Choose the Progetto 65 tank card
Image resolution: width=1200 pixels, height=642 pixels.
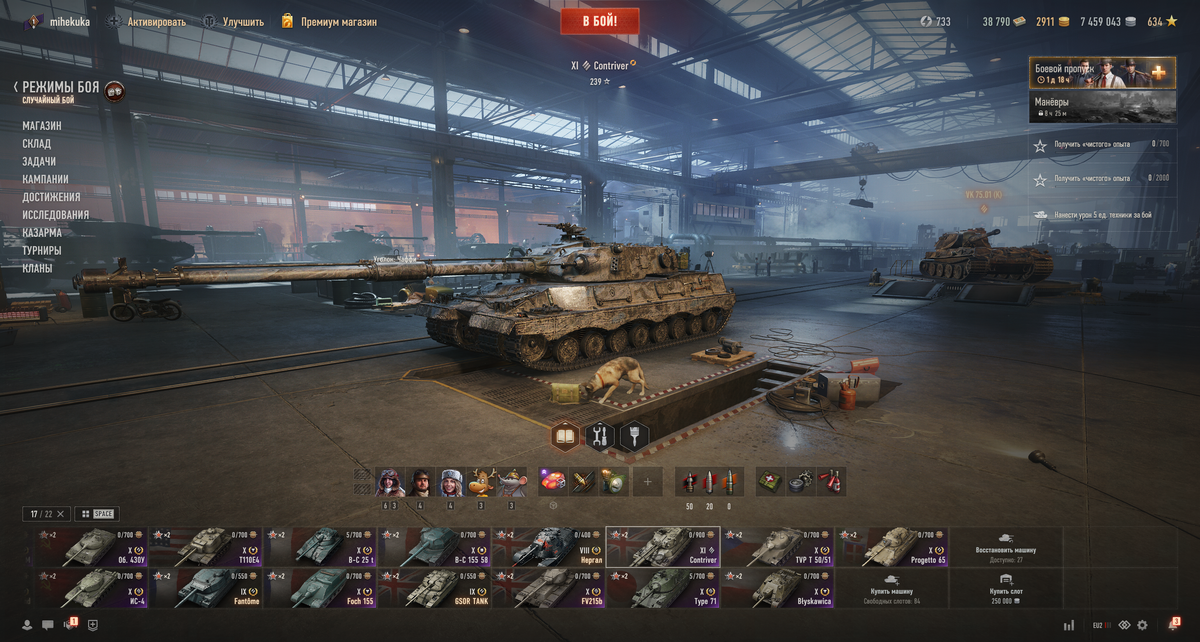tap(891, 547)
